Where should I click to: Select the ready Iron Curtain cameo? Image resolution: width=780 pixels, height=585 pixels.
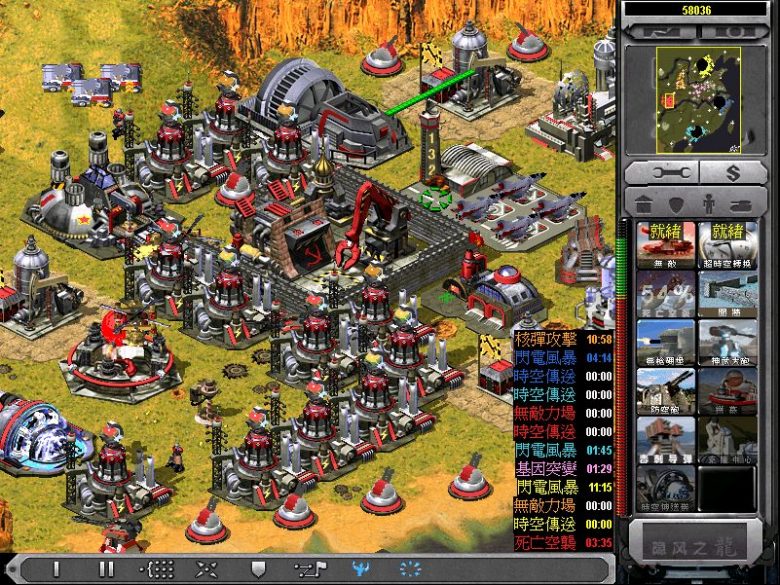[666, 245]
